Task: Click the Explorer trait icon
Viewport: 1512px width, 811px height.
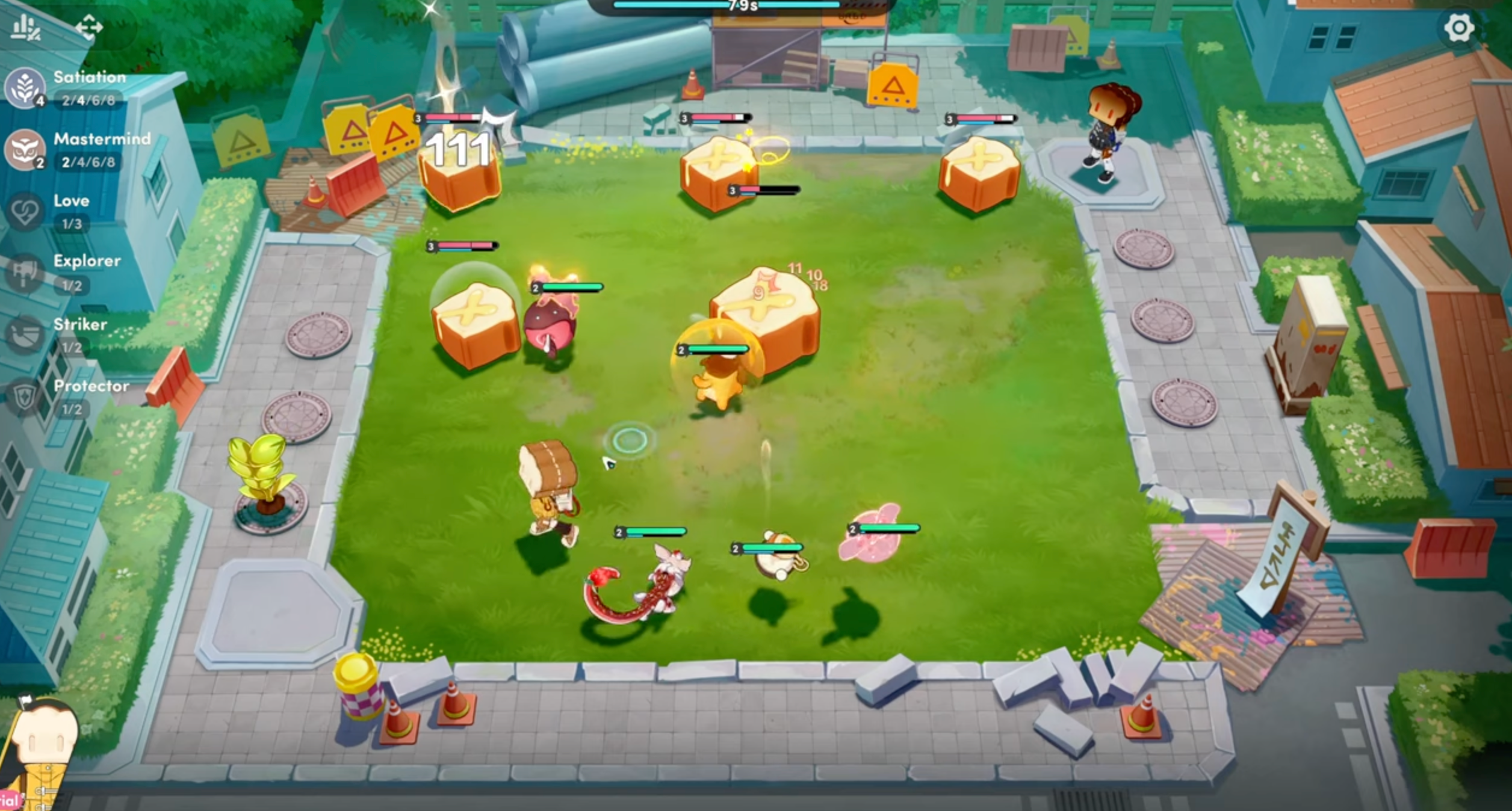Action: pyautogui.click(x=25, y=272)
